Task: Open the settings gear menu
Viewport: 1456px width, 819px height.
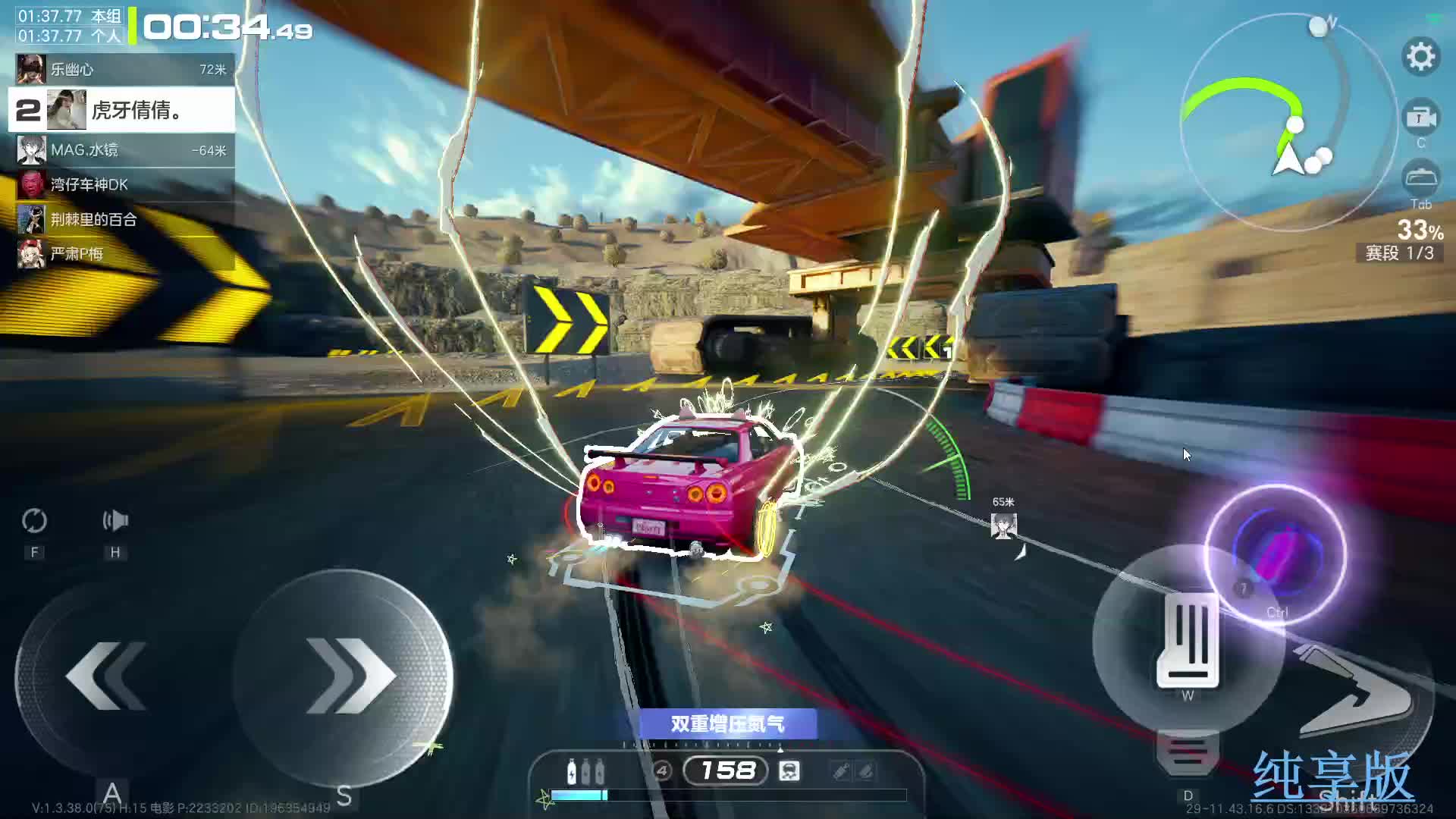Action: click(x=1420, y=57)
